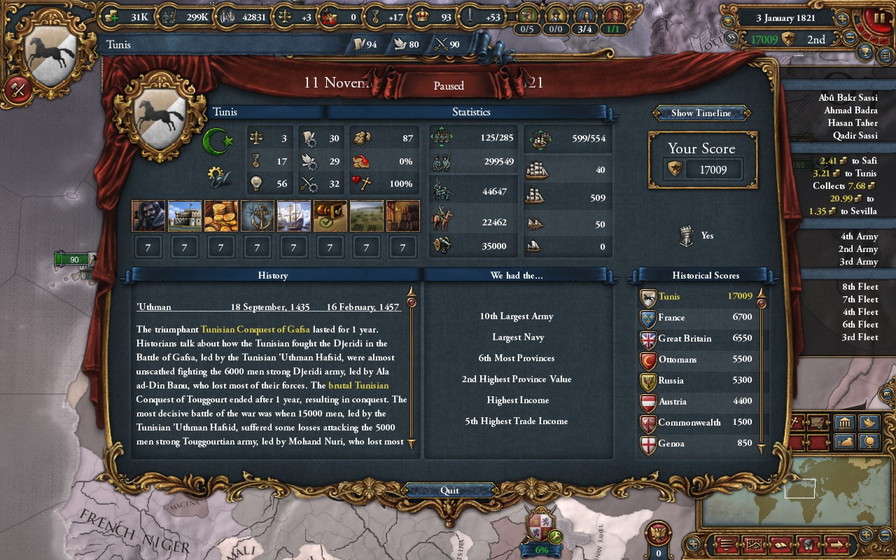Select the 8th Fleet in the outliner
Viewport: 896px width, 560px height.
click(859, 288)
